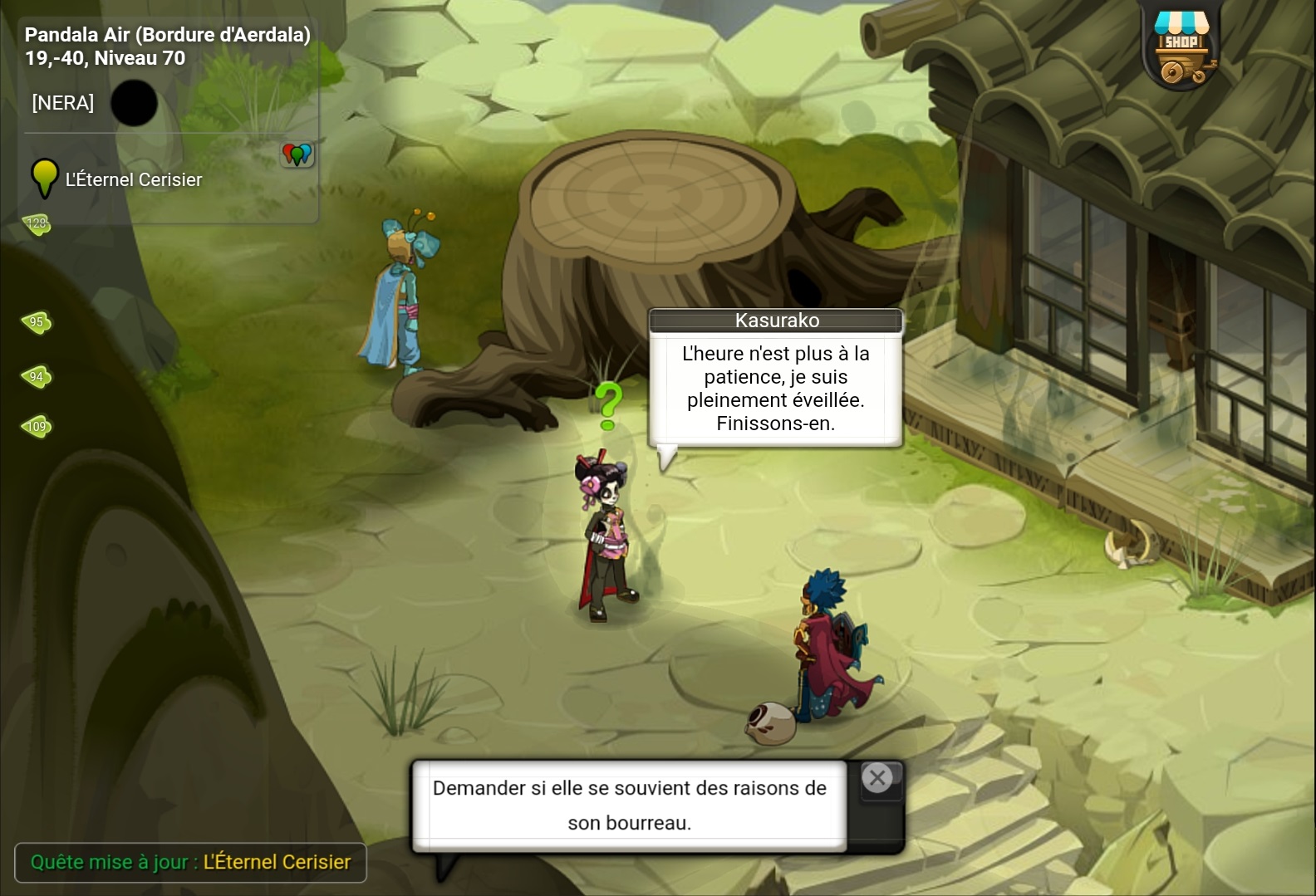Click the green marker labeled 128
The width and height of the screenshot is (1316, 896).
(37, 223)
